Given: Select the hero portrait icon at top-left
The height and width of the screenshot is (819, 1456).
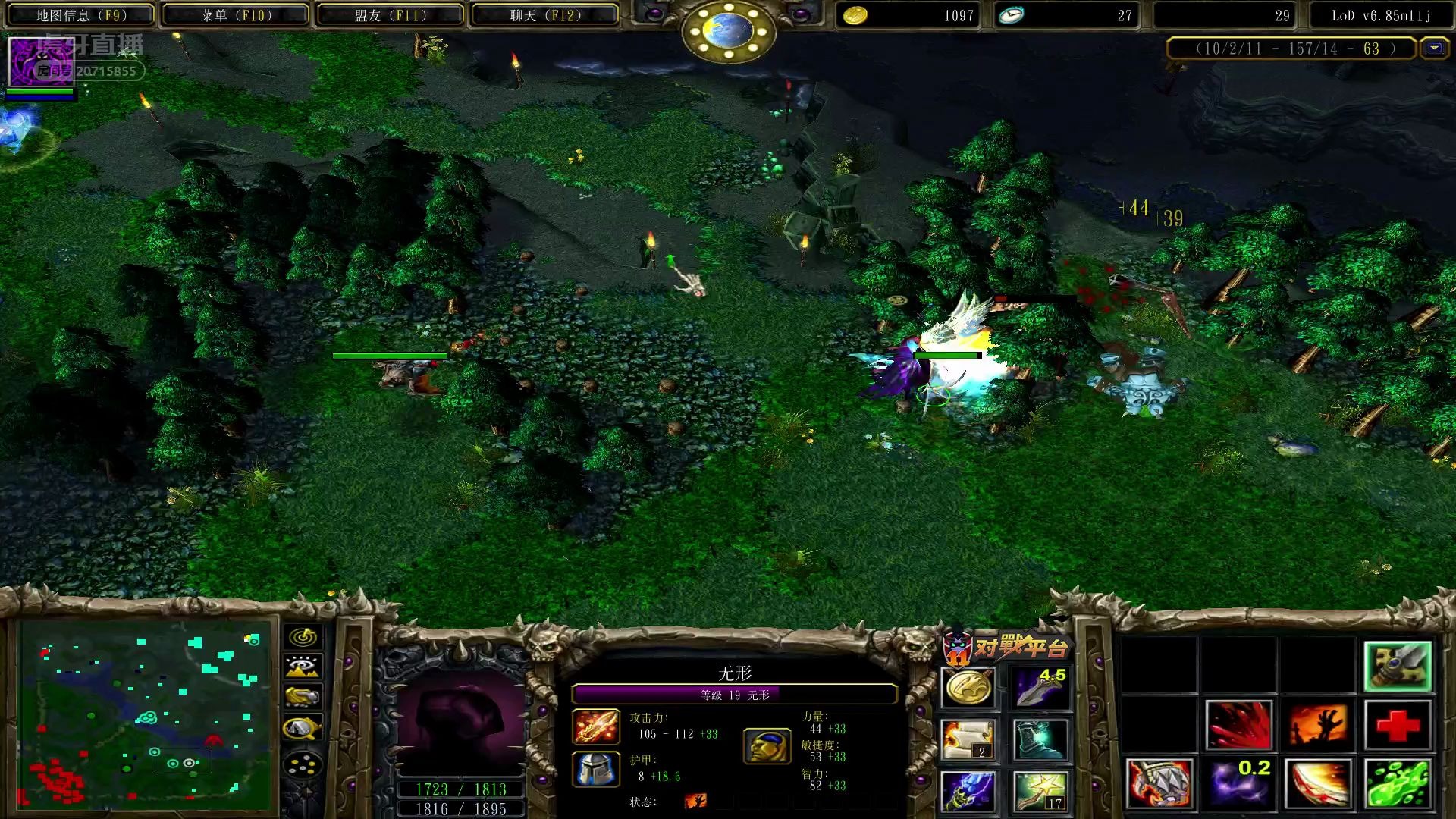Looking at the screenshot, I should [x=40, y=62].
